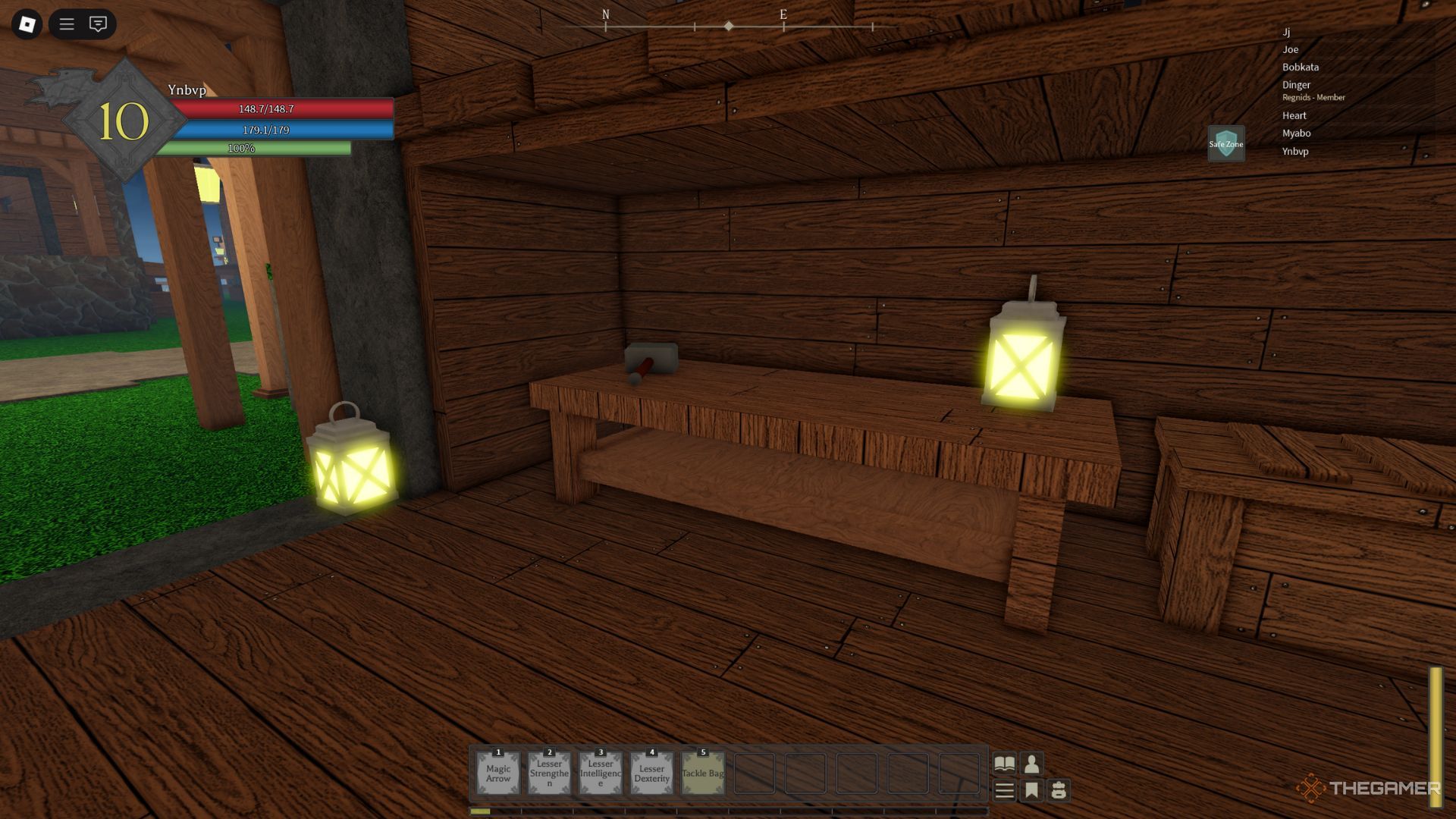Open the character profile icon
1456x819 pixels.
(1031, 763)
